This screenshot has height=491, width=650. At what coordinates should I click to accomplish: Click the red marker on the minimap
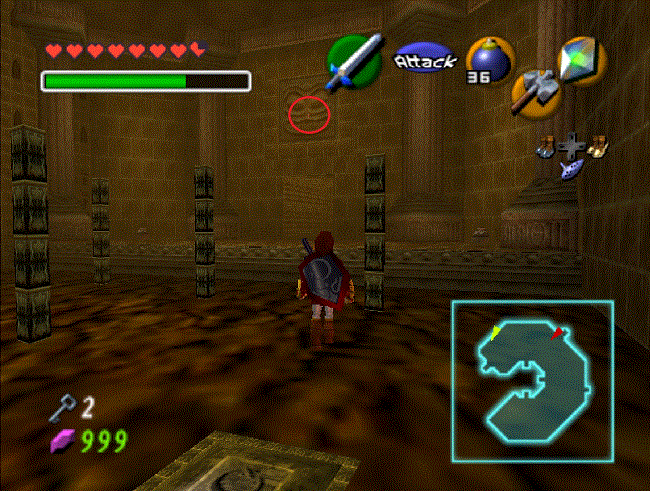pyautogui.click(x=560, y=332)
